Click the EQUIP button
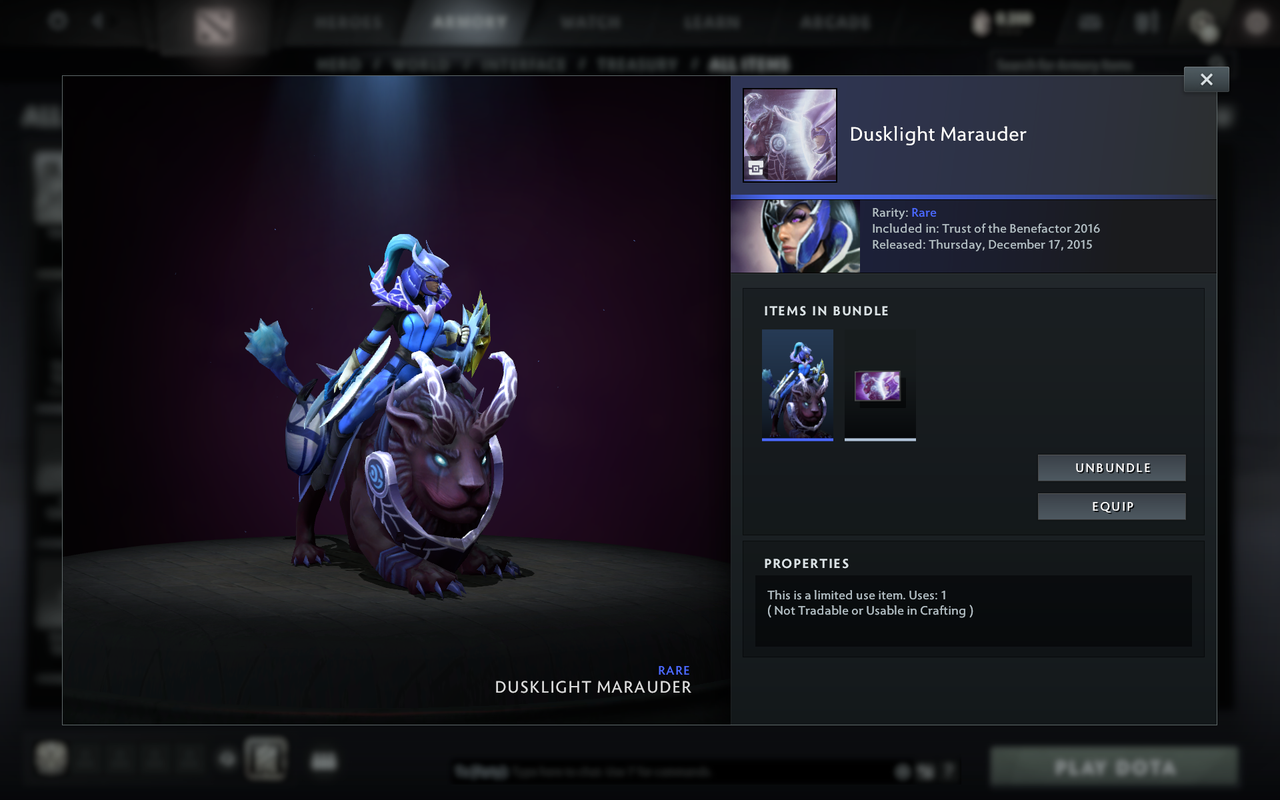Screen dimensions: 1280x800 [1111, 506]
